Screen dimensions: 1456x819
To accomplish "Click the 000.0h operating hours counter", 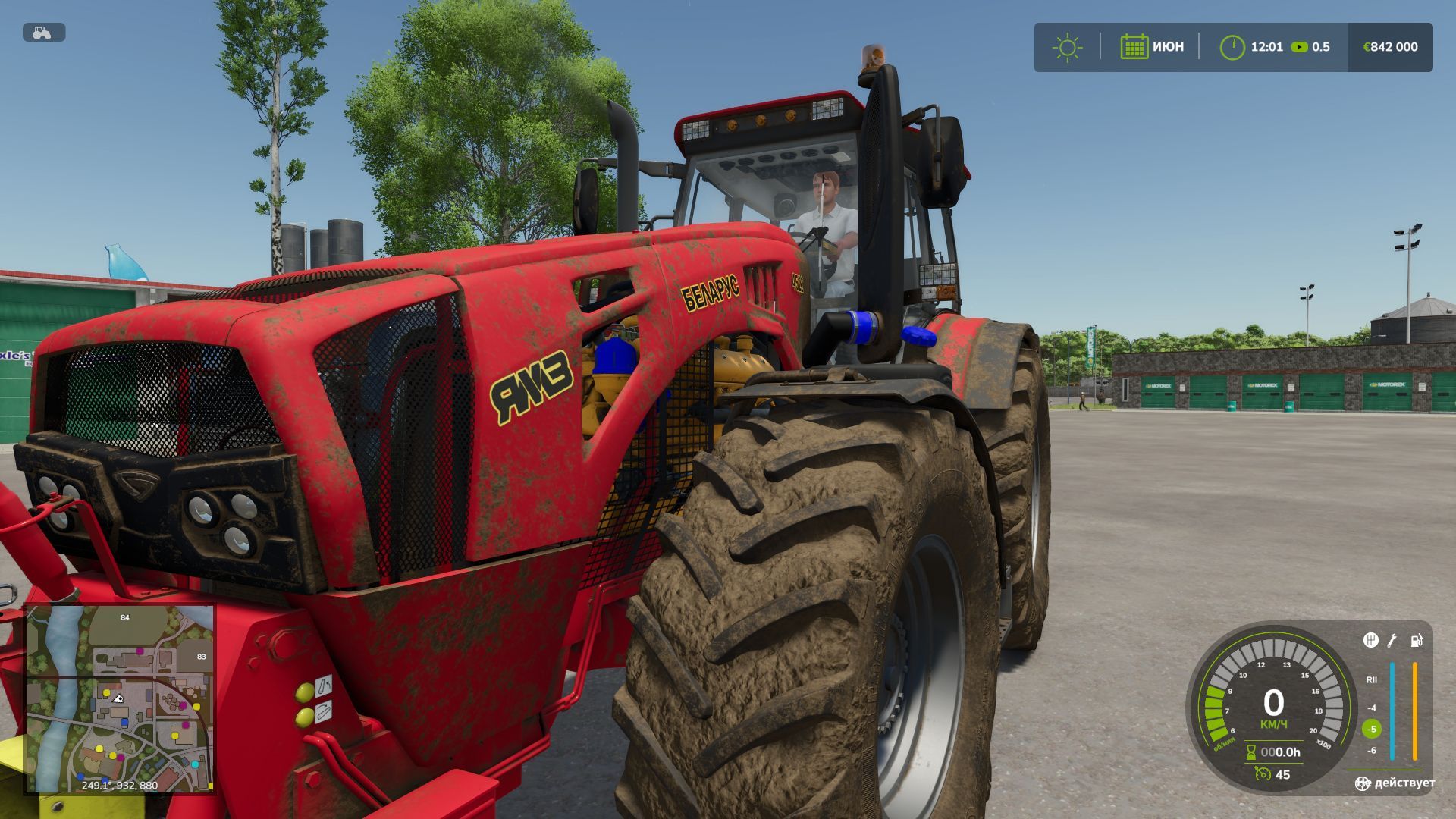I will [x=1282, y=752].
